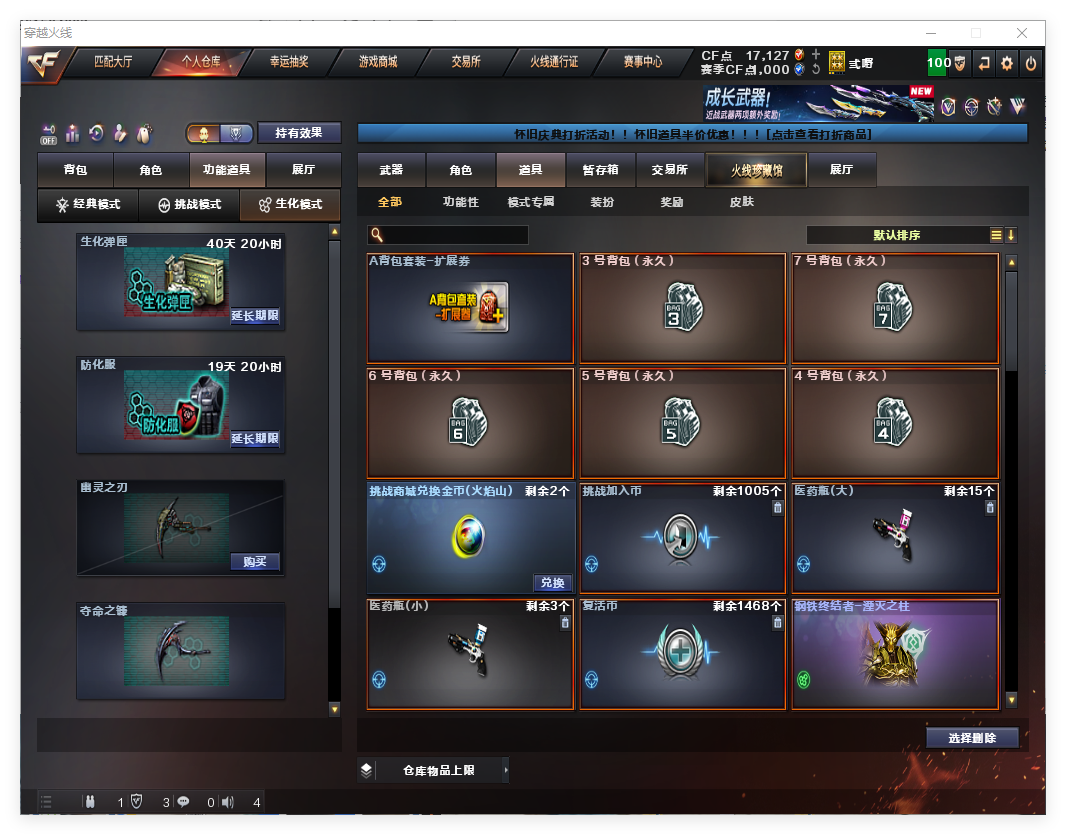The height and width of the screenshot is (835, 1066).
Task: Open the 游戏商城 shop menu
Action: coord(378,62)
